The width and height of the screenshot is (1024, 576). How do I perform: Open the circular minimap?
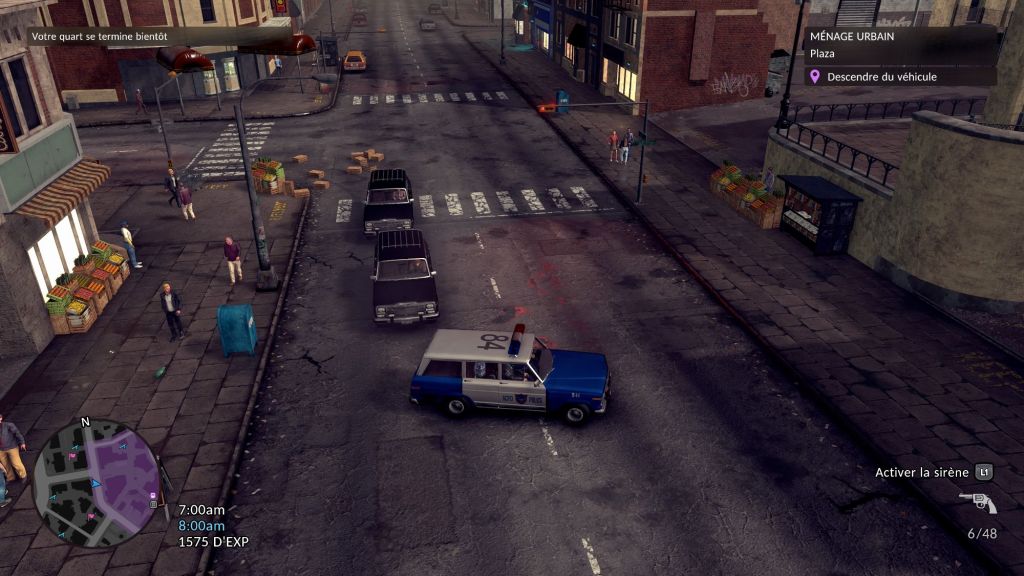click(96, 483)
